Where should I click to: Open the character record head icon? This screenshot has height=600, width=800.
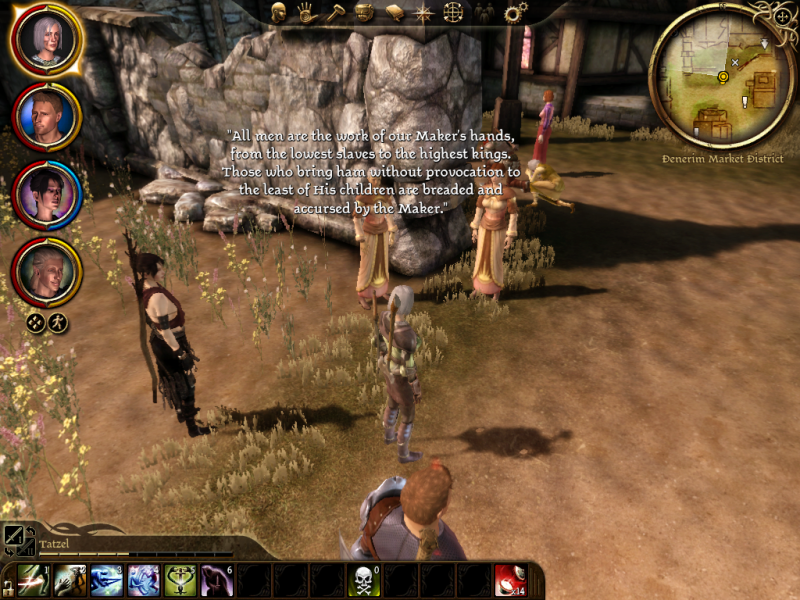pyautogui.click(x=279, y=12)
